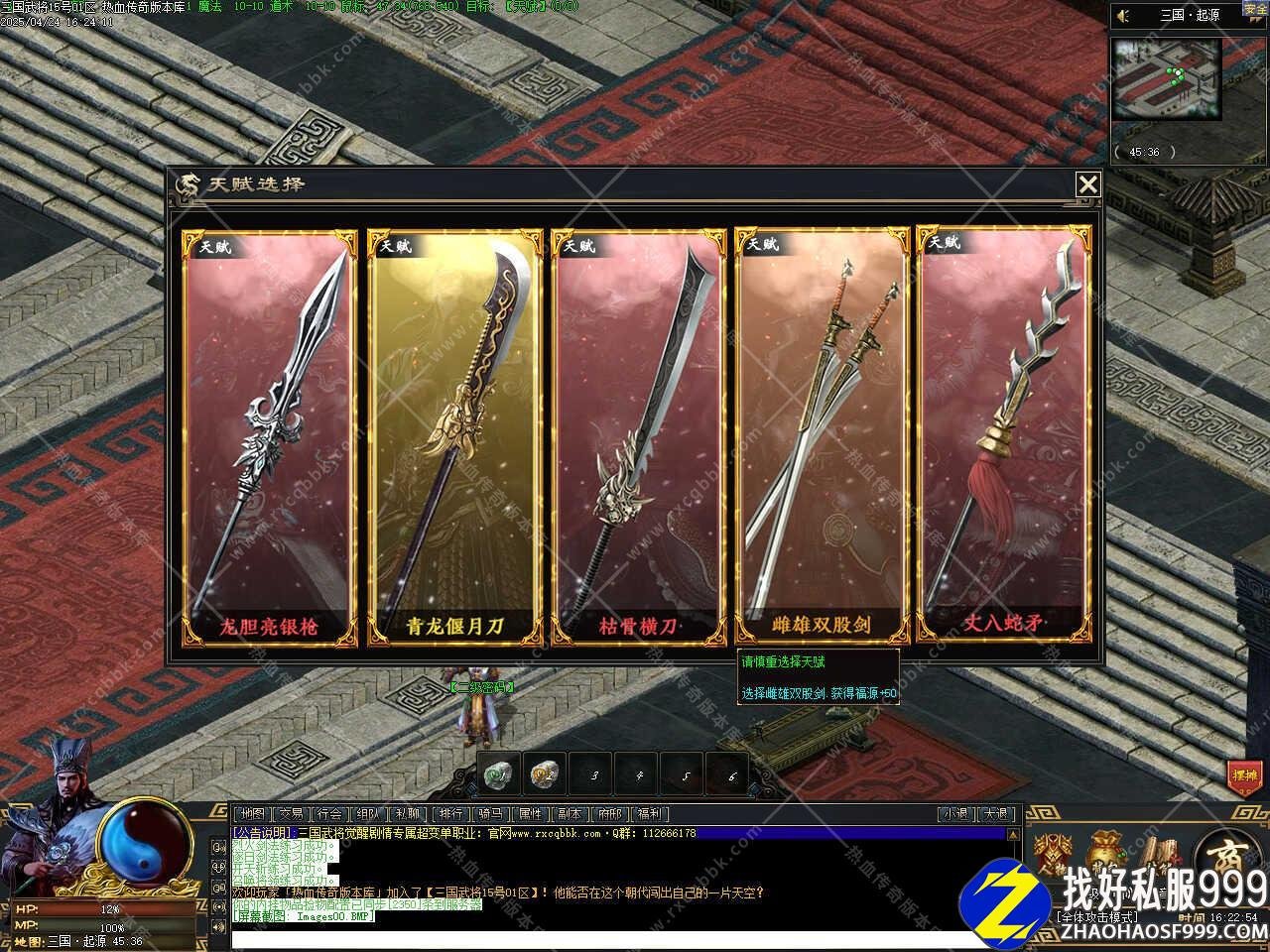Close the 天赋选择 window
This screenshot has width=1270, height=952.
(x=1088, y=184)
